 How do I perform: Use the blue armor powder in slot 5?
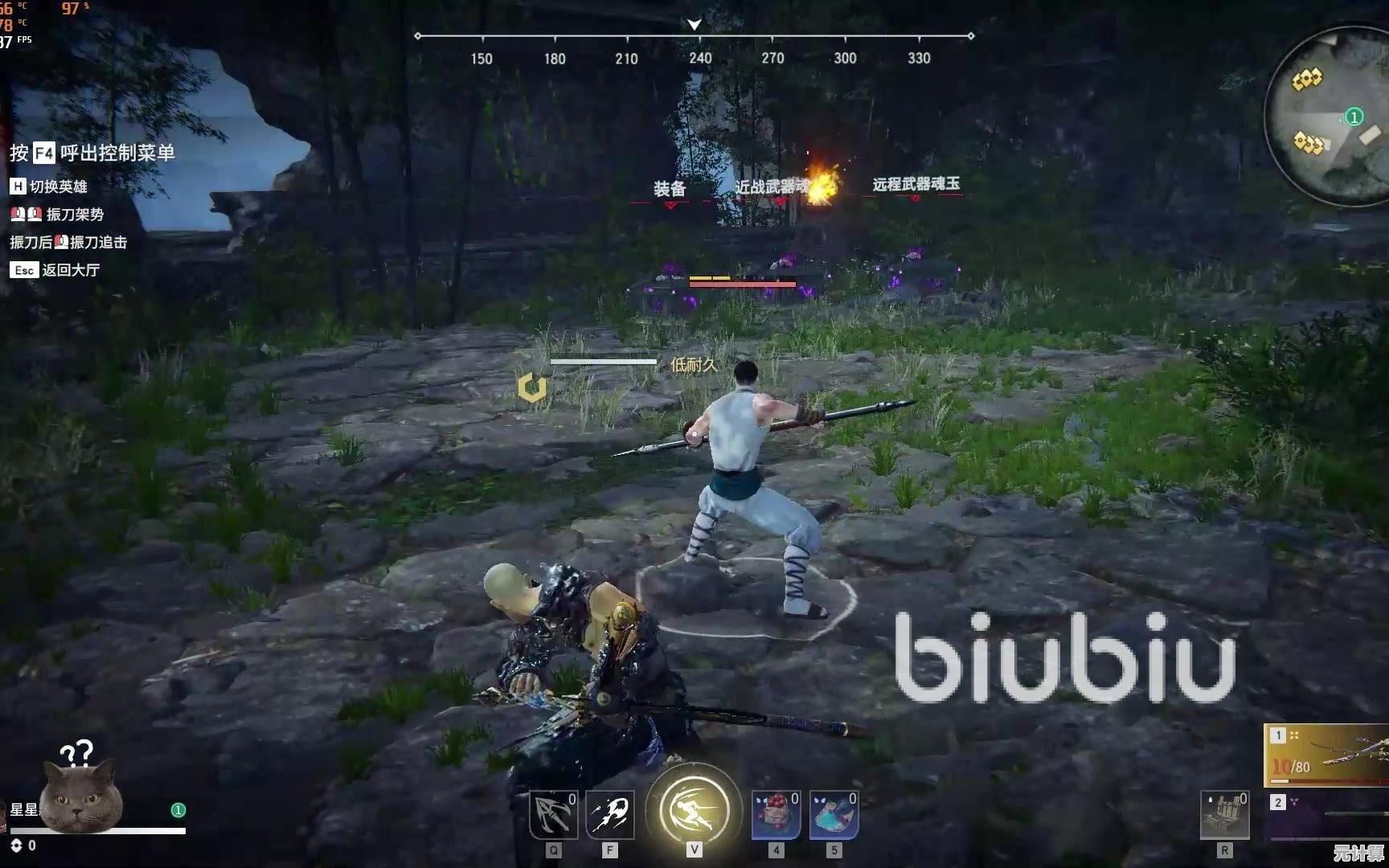click(x=834, y=814)
